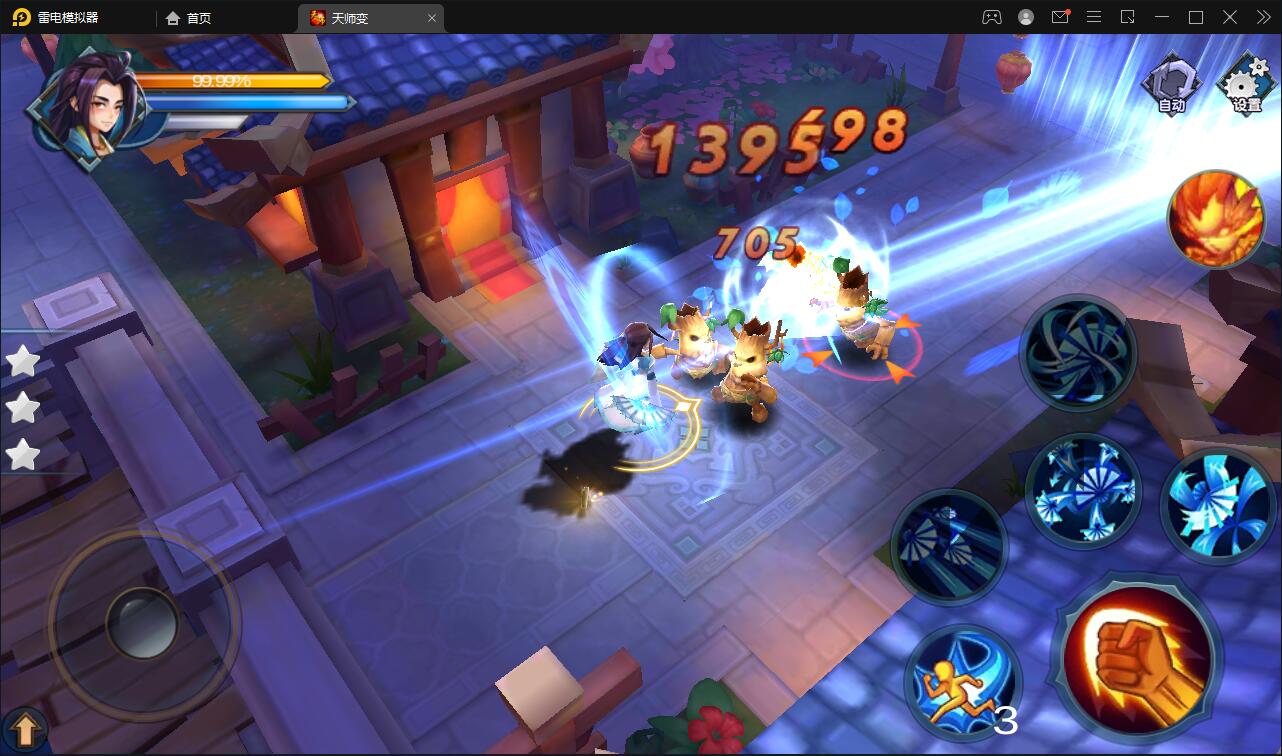Toggle the 自动 auto-battle button
The width and height of the screenshot is (1282, 756).
click(1171, 84)
